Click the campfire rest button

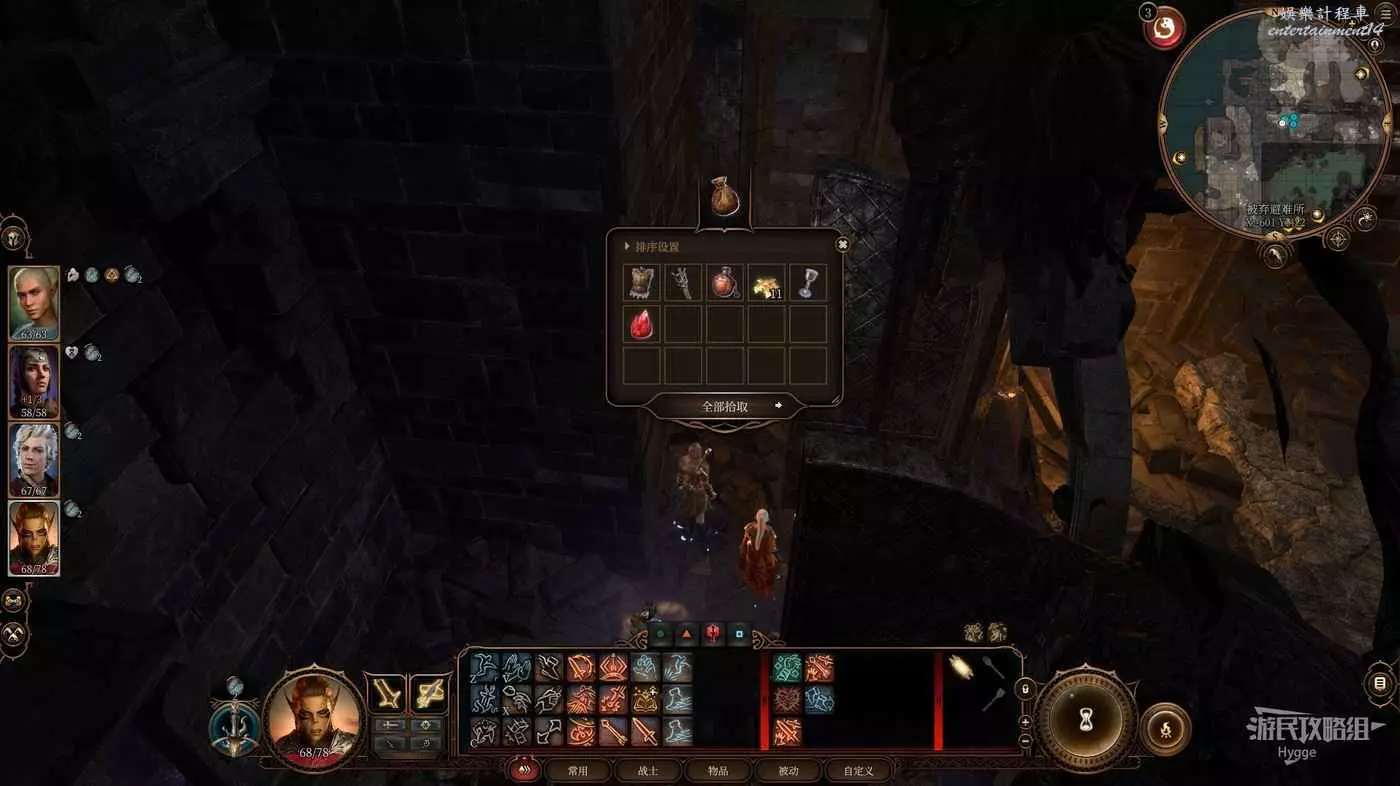click(x=1165, y=728)
